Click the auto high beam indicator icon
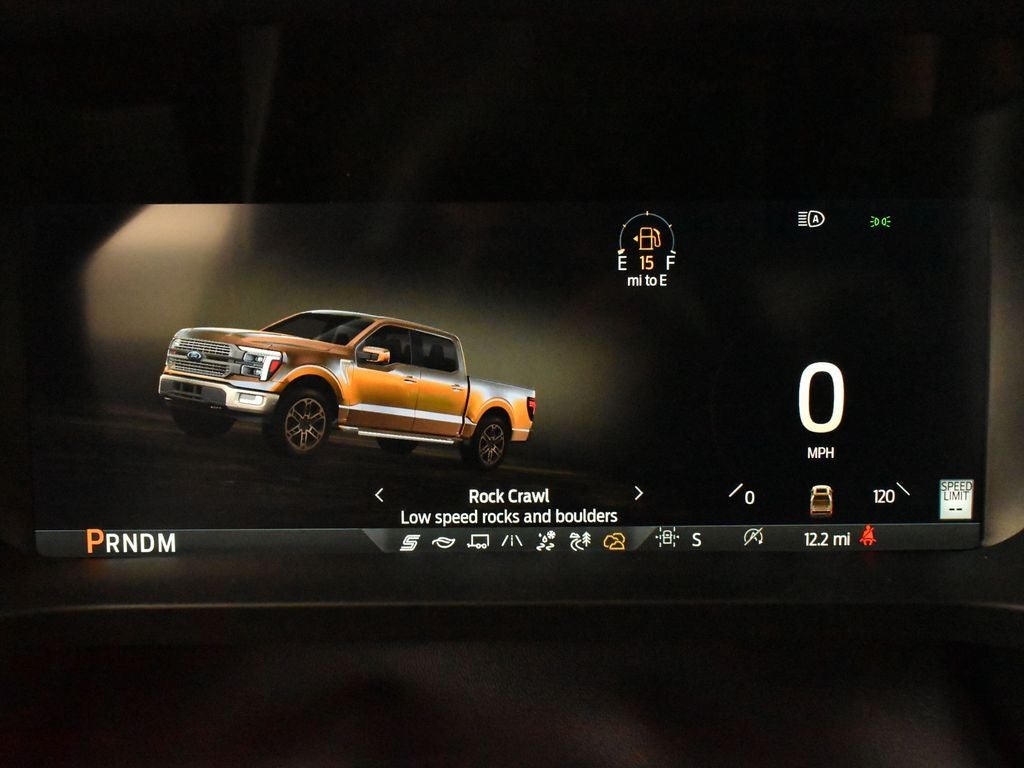1024x768 pixels. tap(811, 219)
